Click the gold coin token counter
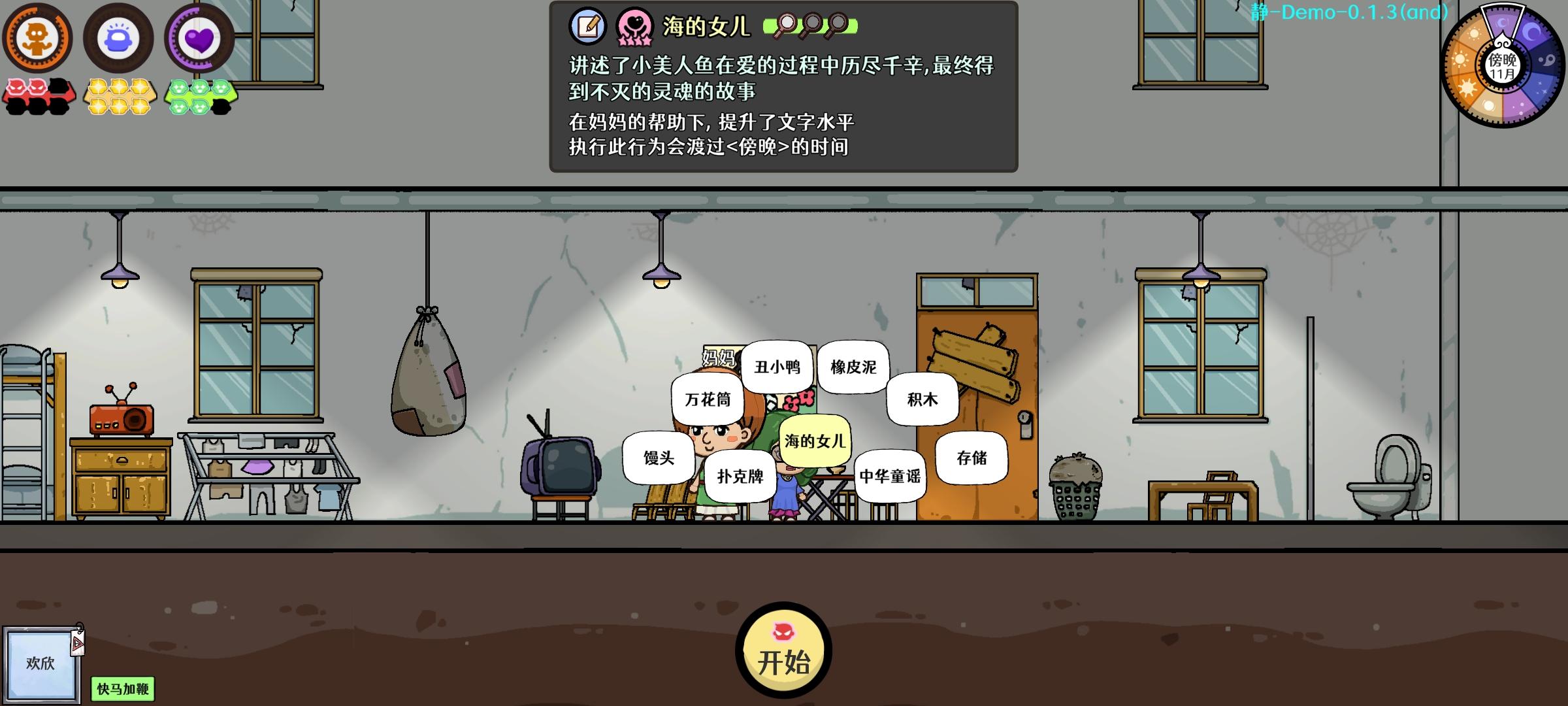Screen dimensions: 1568x706 click(x=120, y=96)
